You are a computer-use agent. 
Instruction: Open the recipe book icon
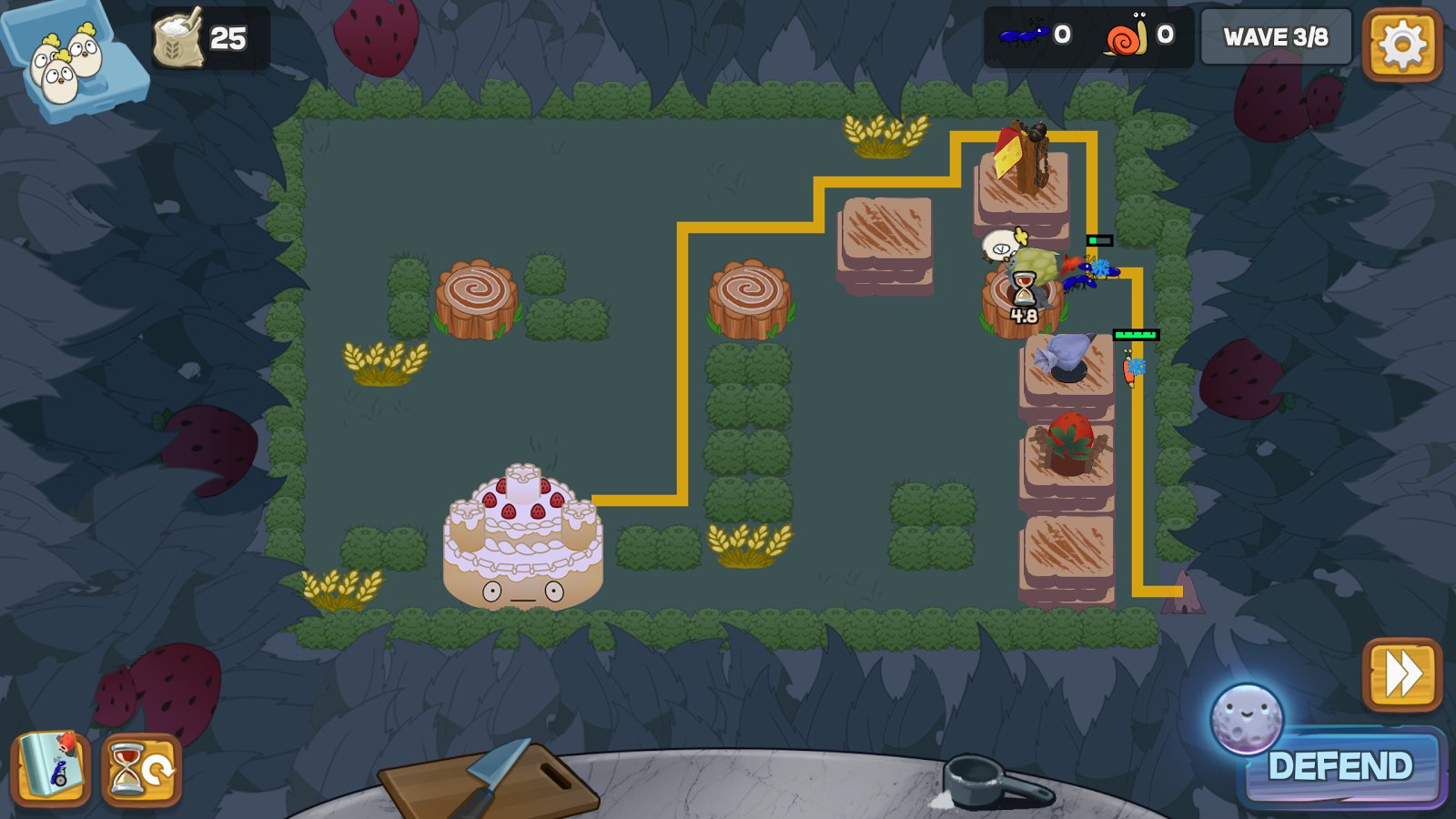51,770
